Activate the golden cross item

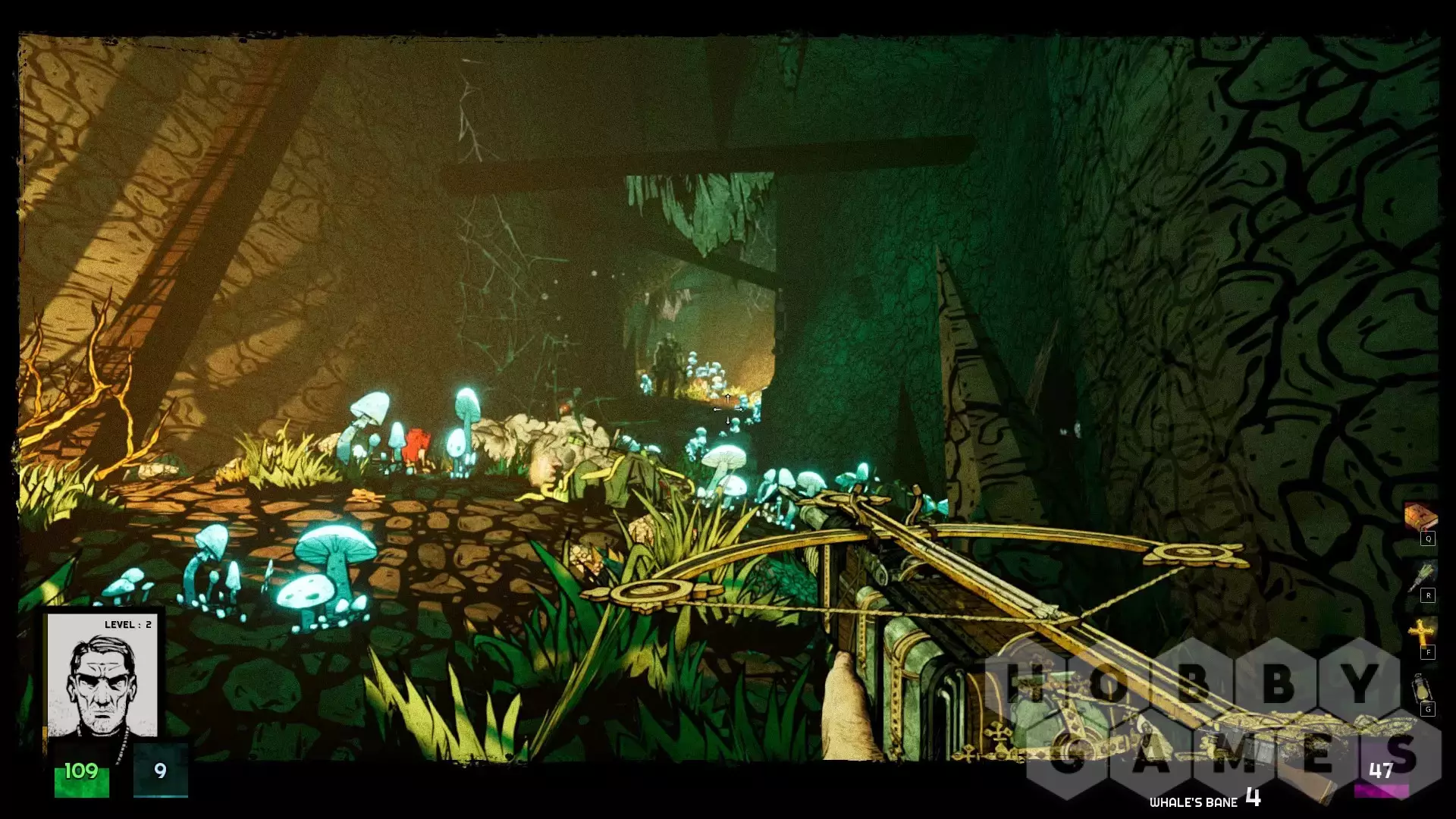coord(1420,632)
